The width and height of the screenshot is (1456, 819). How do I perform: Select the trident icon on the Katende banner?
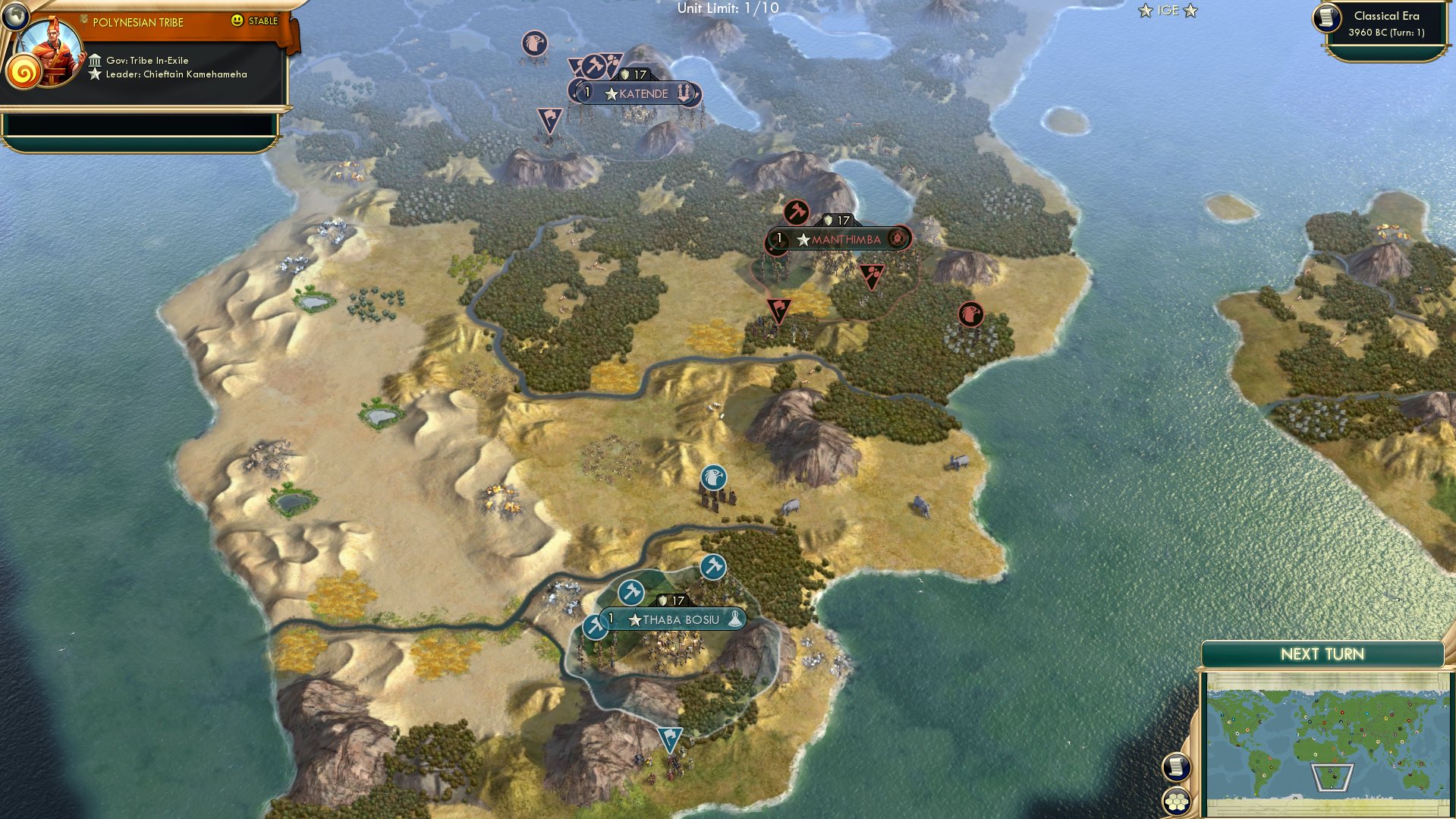click(685, 93)
